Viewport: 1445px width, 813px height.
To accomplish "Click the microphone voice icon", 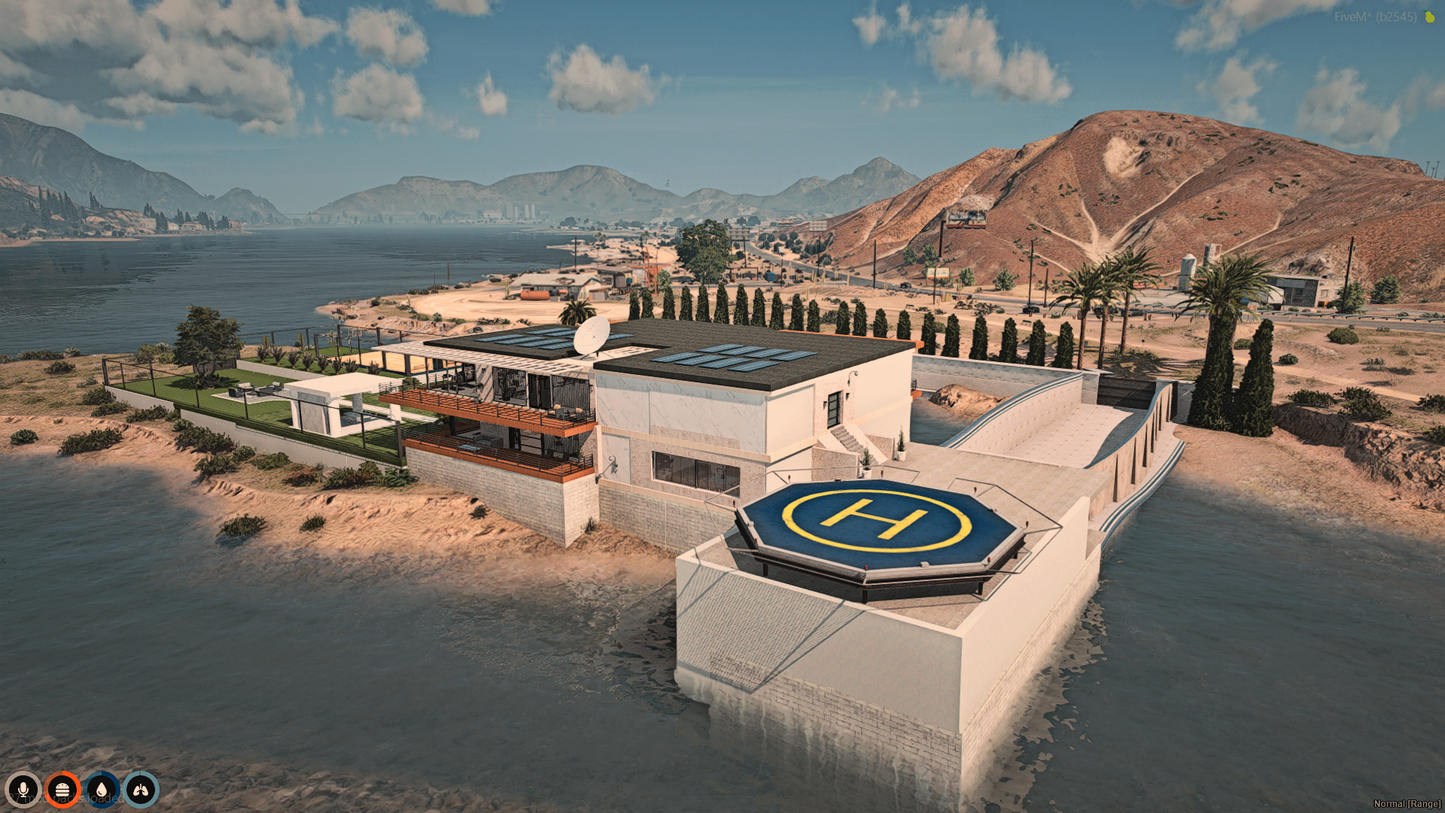I will click(23, 789).
